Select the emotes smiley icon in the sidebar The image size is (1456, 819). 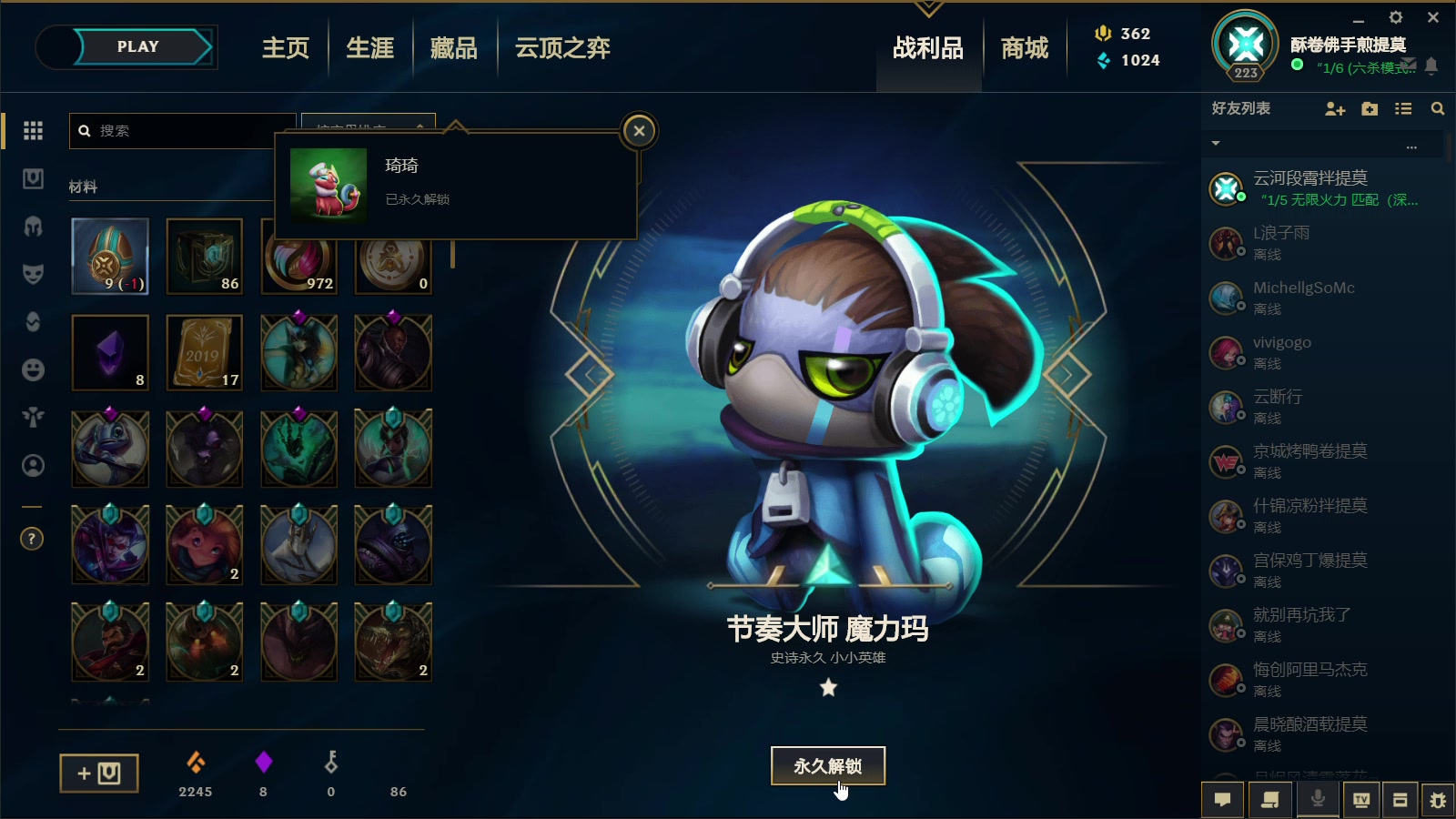[x=33, y=369]
